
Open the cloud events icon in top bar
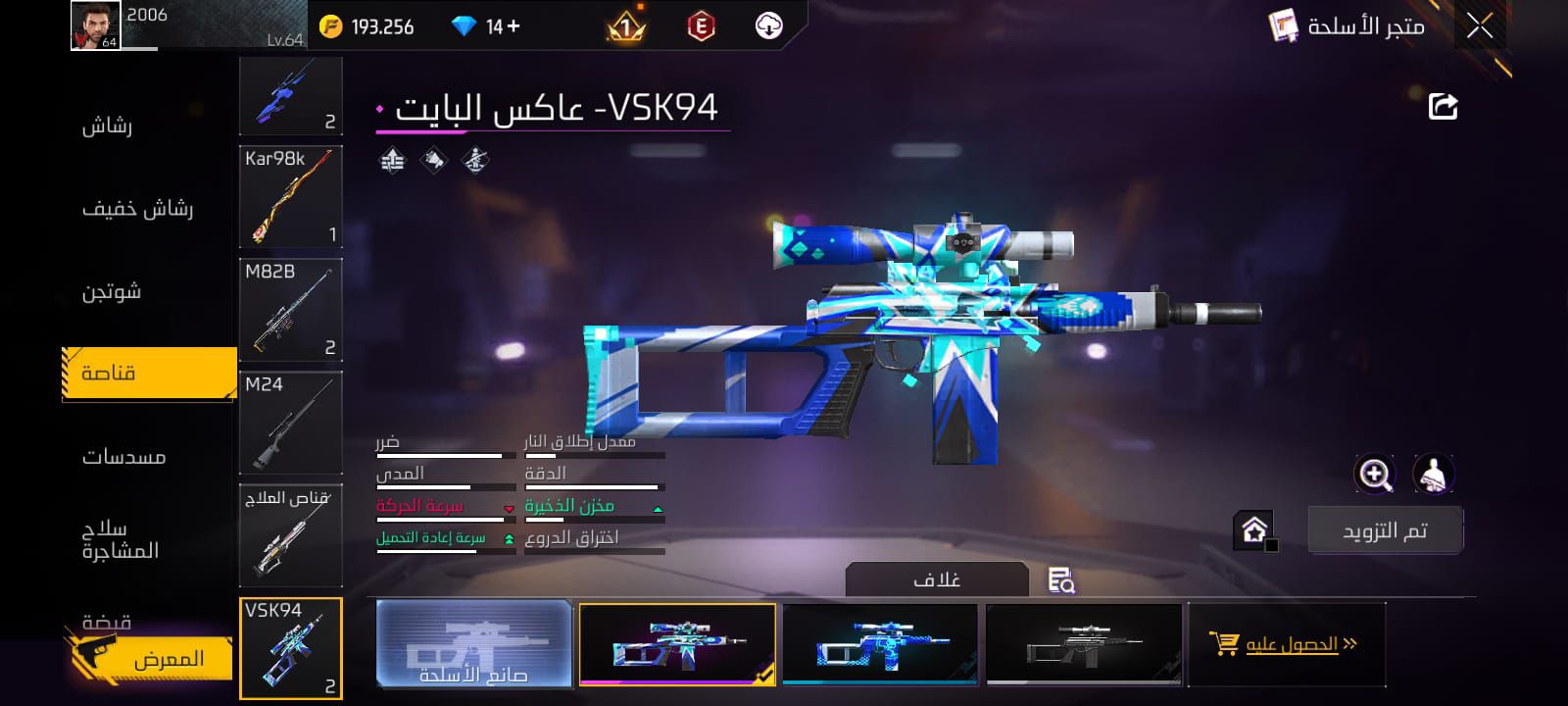770,26
